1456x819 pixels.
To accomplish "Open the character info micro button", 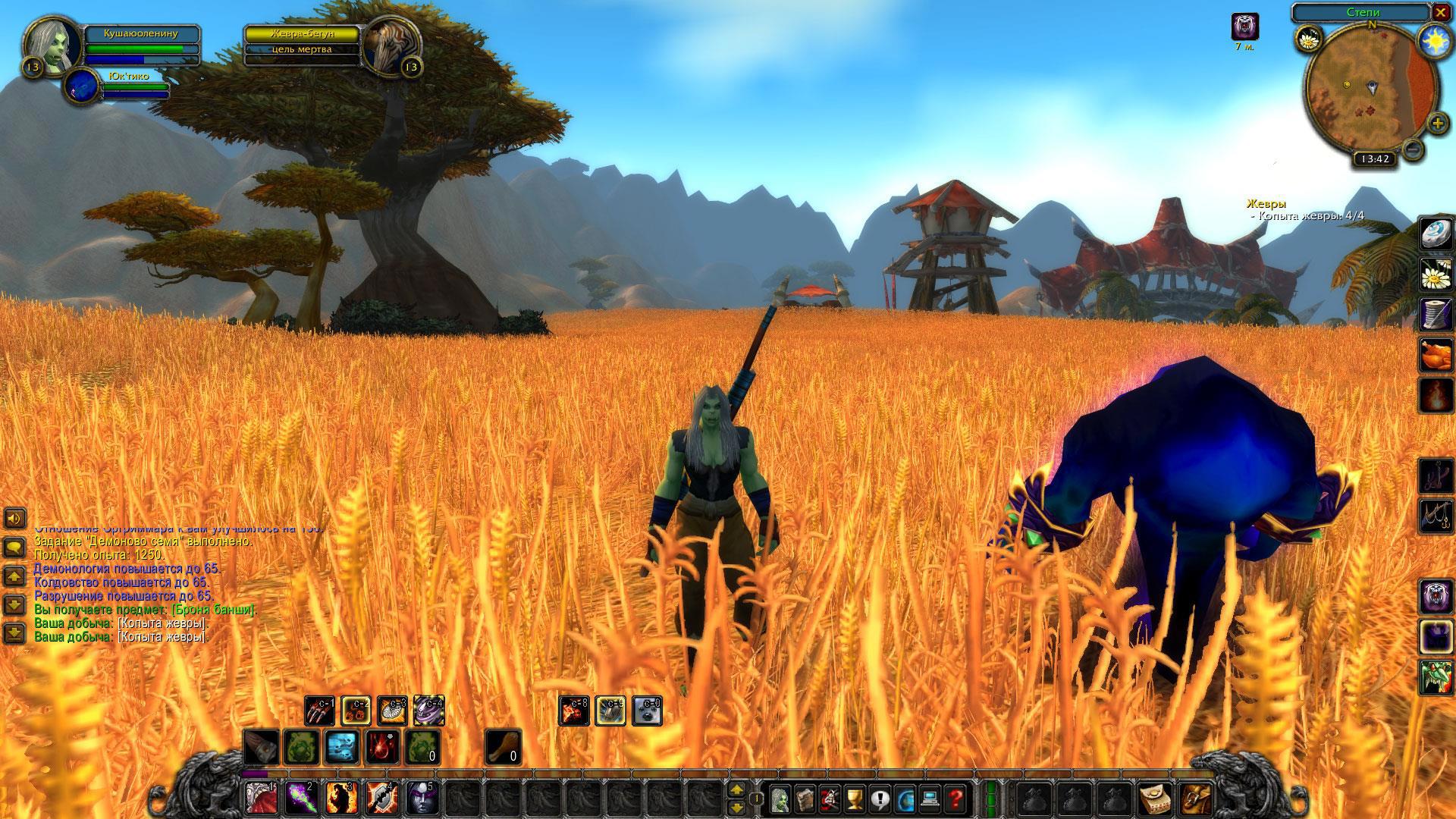I will coord(780,798).
